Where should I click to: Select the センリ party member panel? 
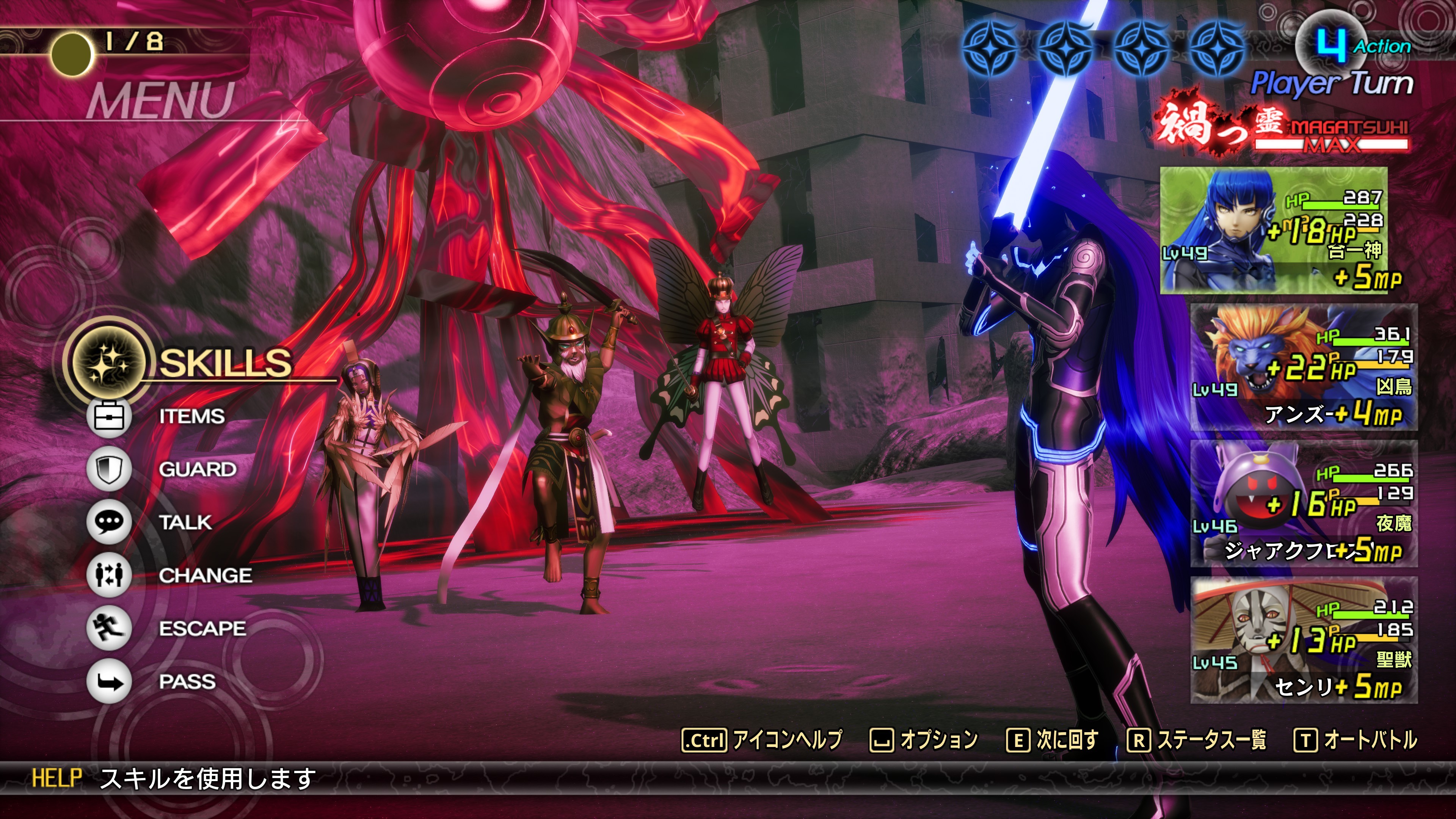[1304, 640]
